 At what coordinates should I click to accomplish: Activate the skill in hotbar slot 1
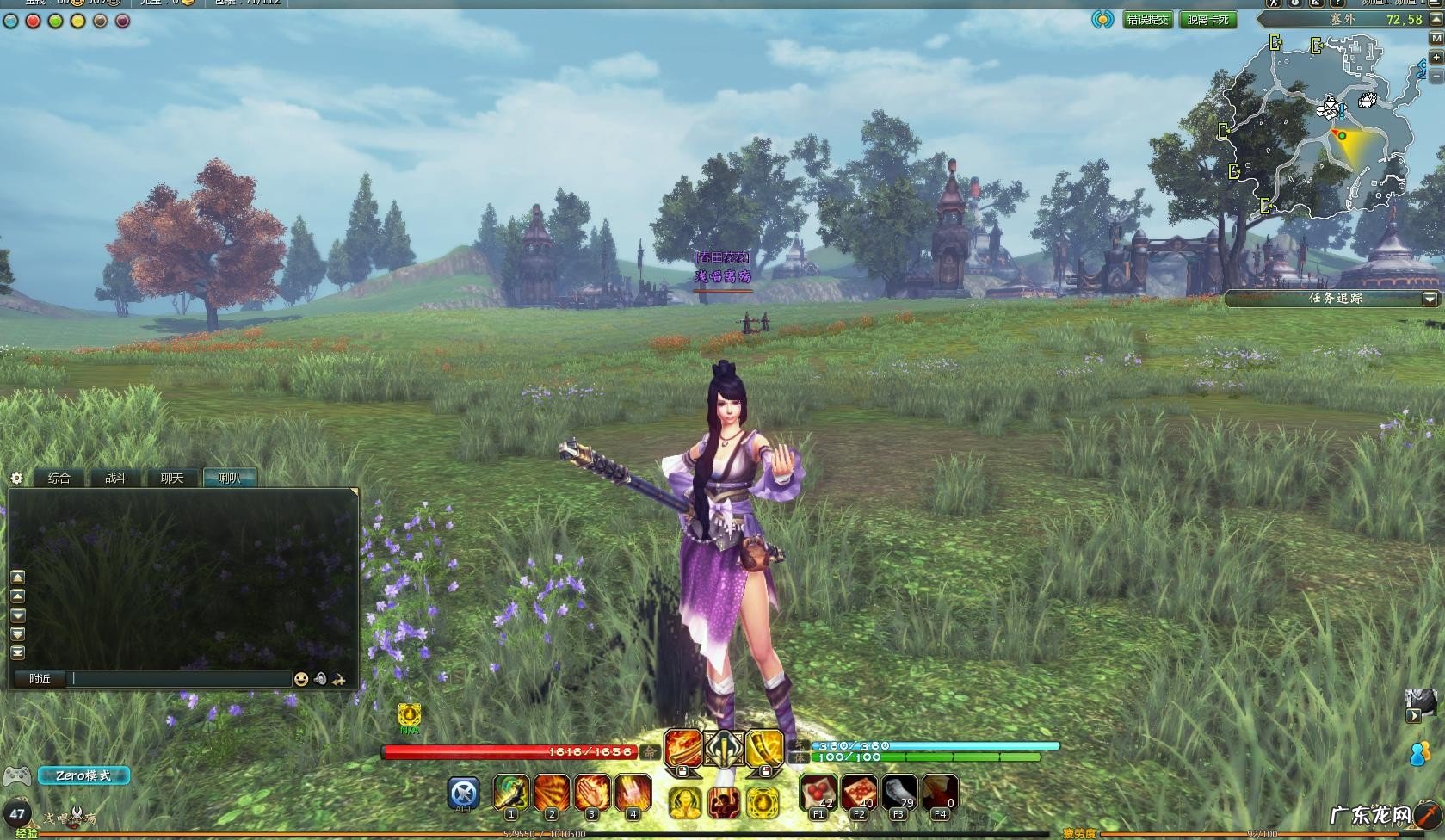tap(511, 793)
